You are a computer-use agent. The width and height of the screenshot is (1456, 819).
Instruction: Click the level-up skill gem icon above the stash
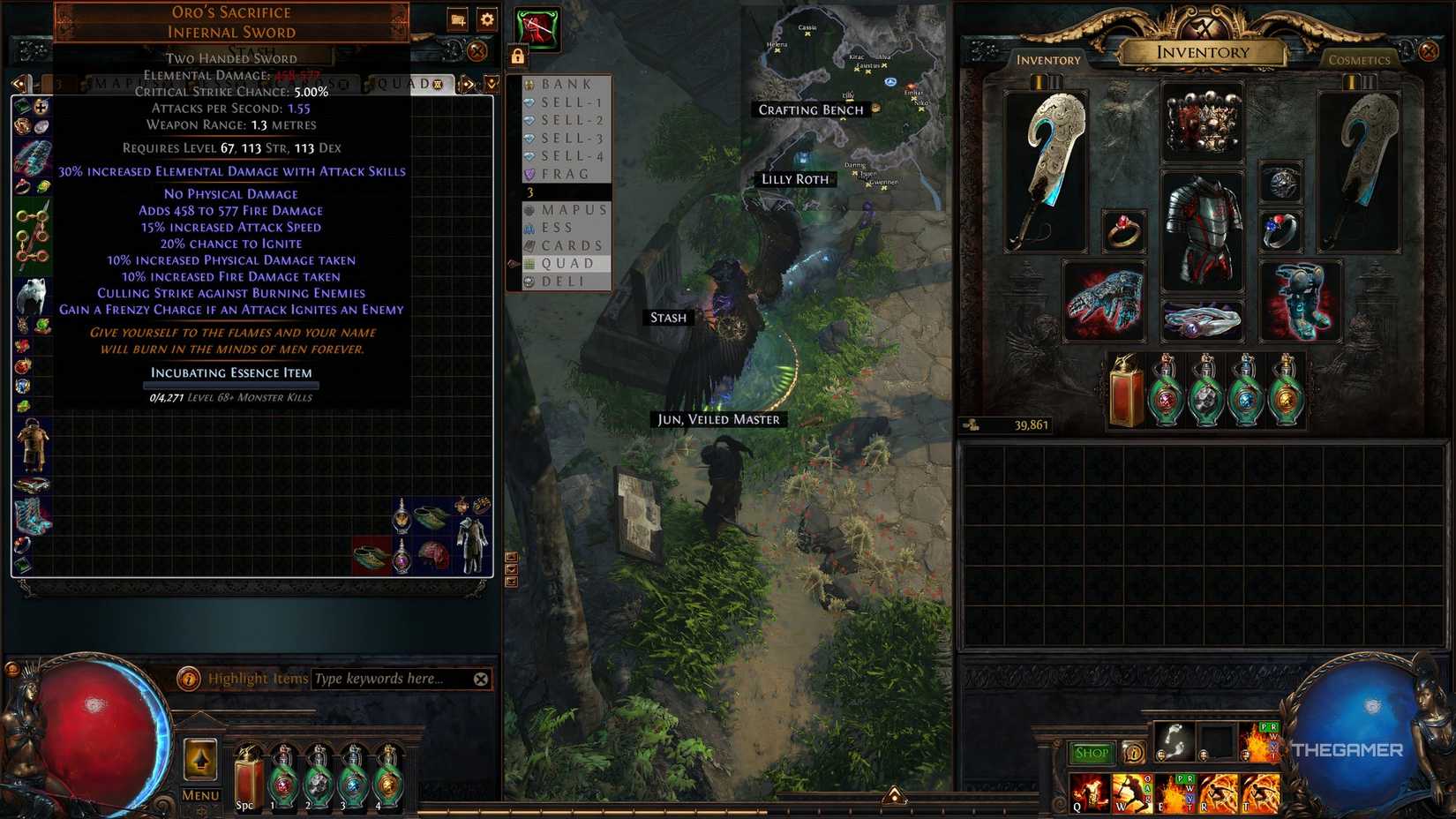click(537, 27)
